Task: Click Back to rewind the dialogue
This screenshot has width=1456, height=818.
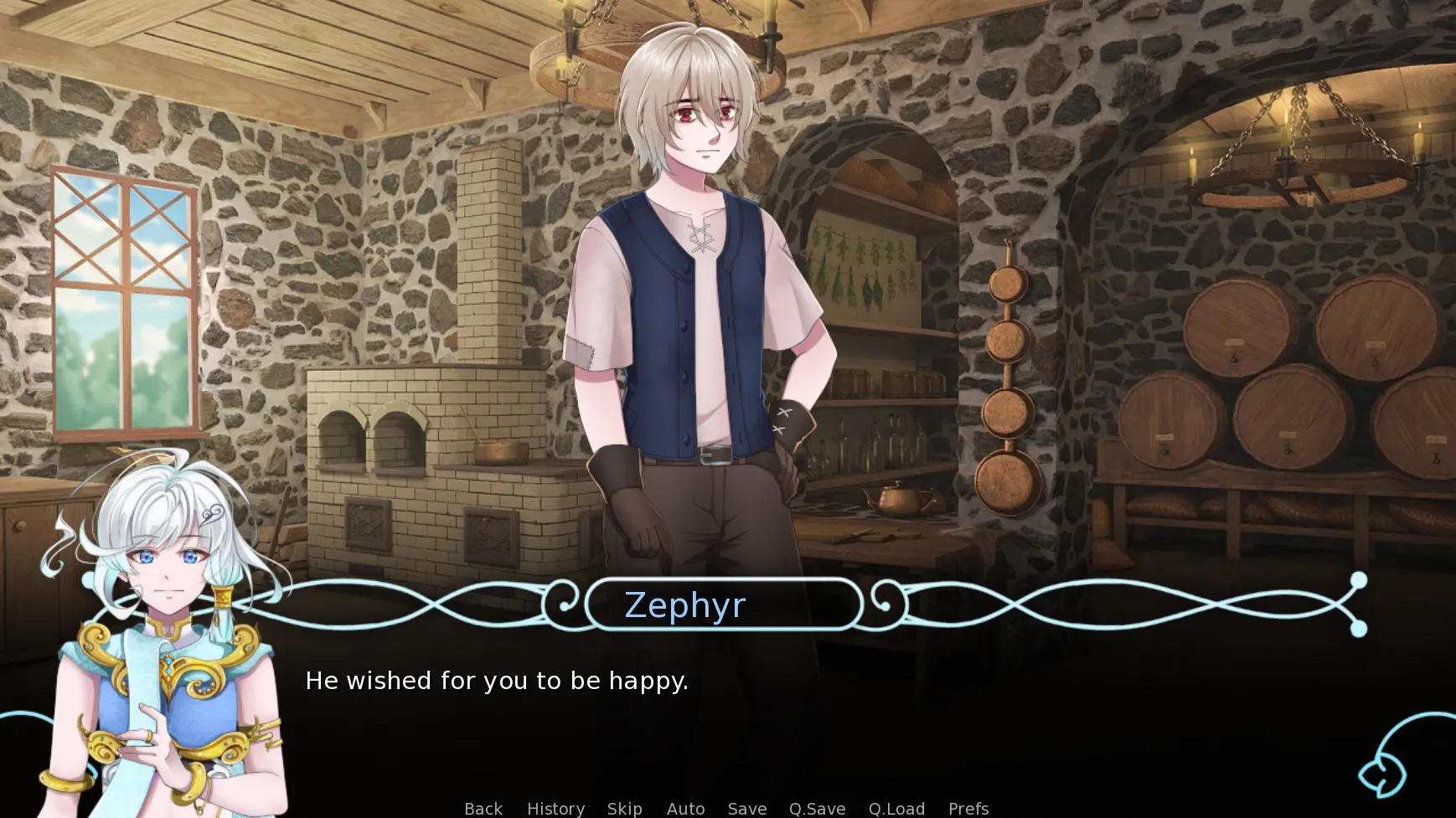Action: (x=483, y=808)
